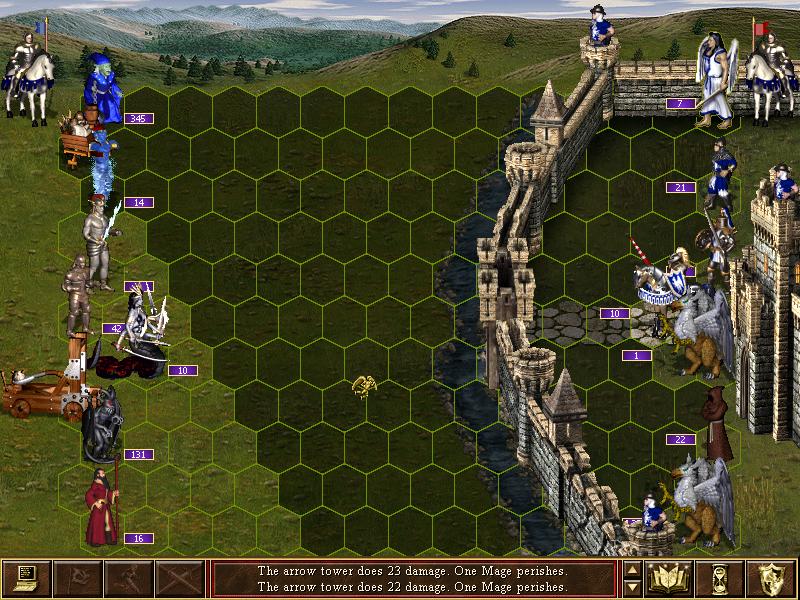800x600 pixels.
Task: Toggle auto-combat with the crossed swords button
Action: (180, 578)
